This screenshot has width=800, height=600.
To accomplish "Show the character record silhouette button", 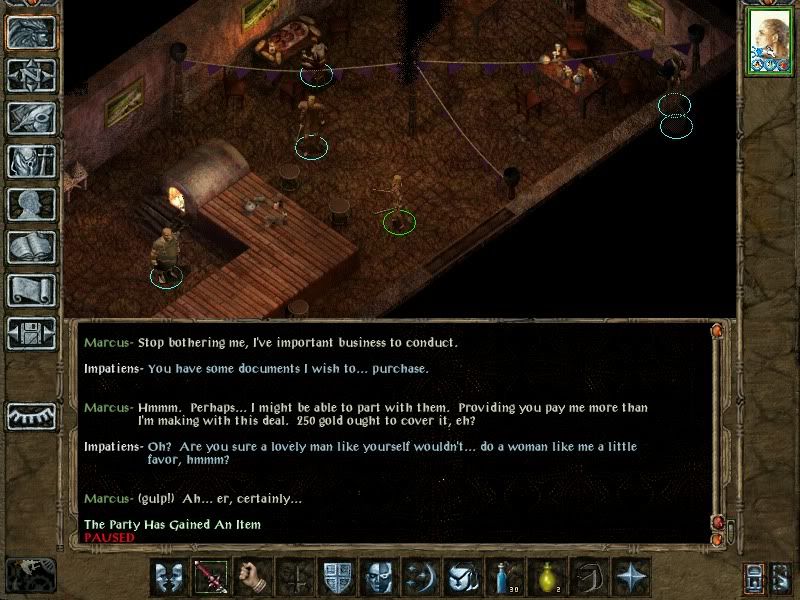I will [31, 204].
